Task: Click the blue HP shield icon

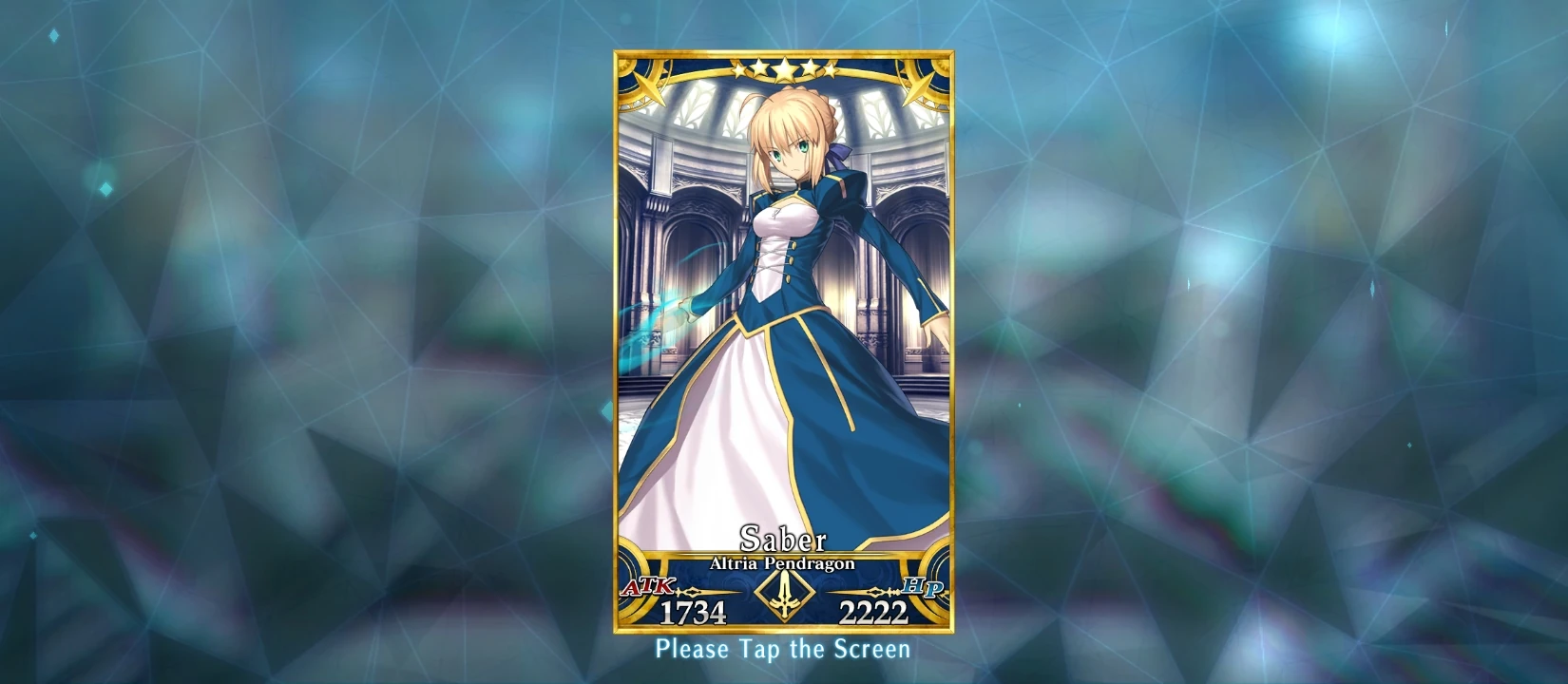Action: tap(922, 587)
